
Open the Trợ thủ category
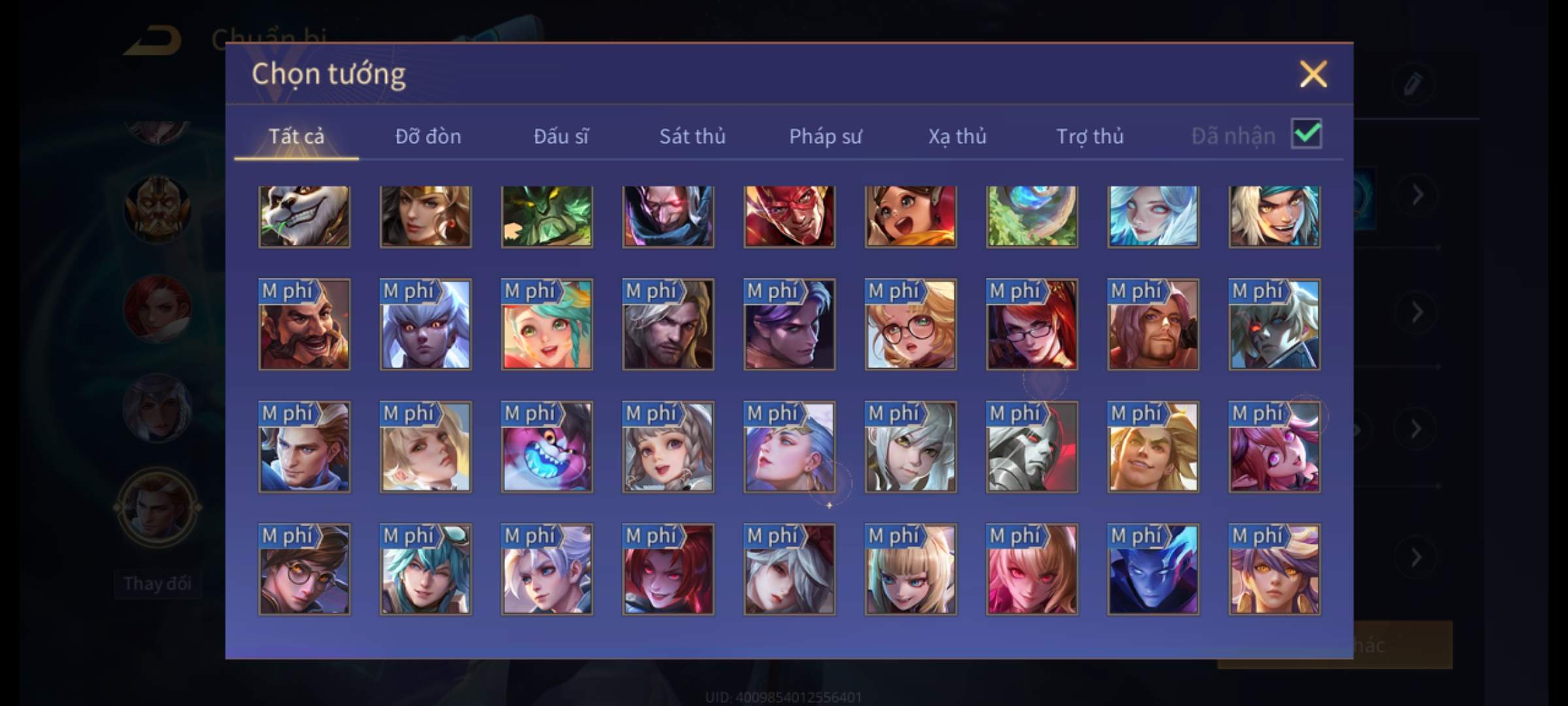tap(1090, 136)
